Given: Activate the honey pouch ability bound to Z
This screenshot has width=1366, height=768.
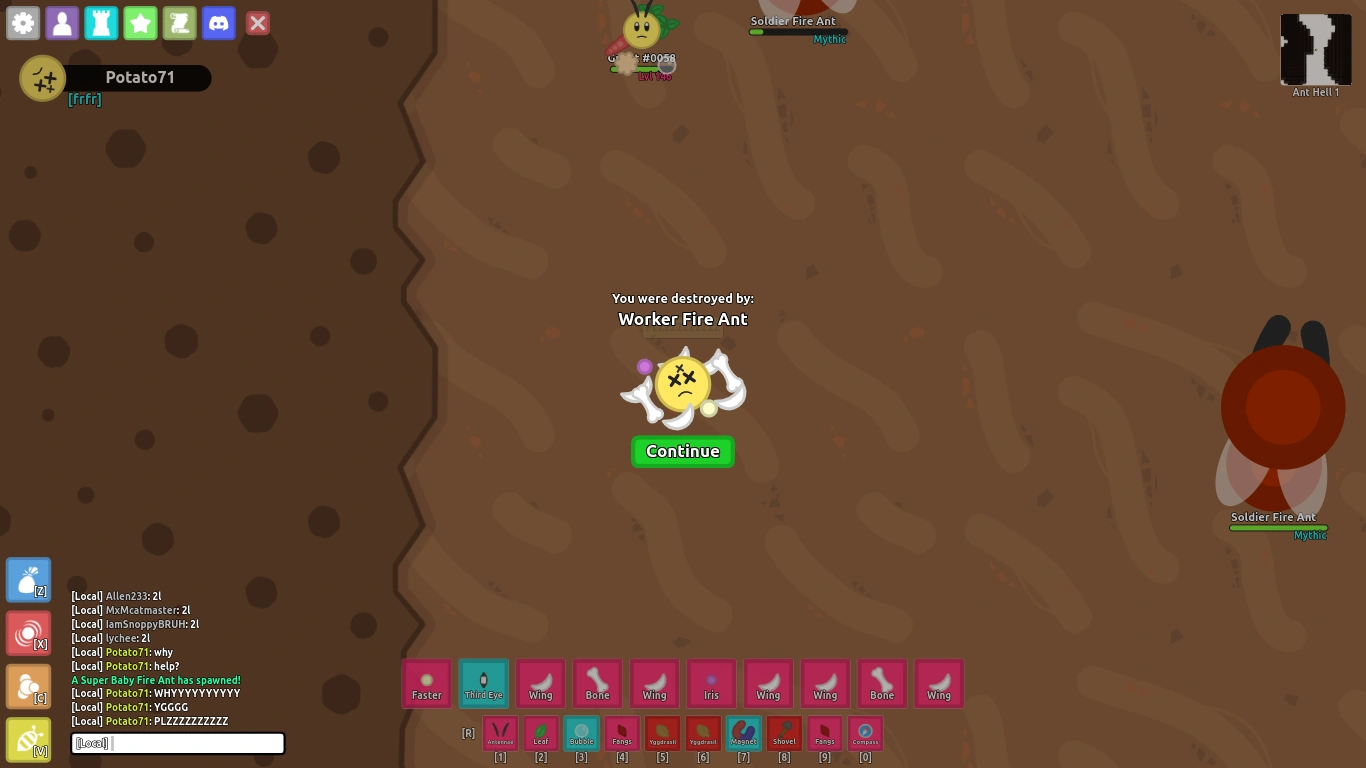Looking at the screenshot, I should coord(28,578).
